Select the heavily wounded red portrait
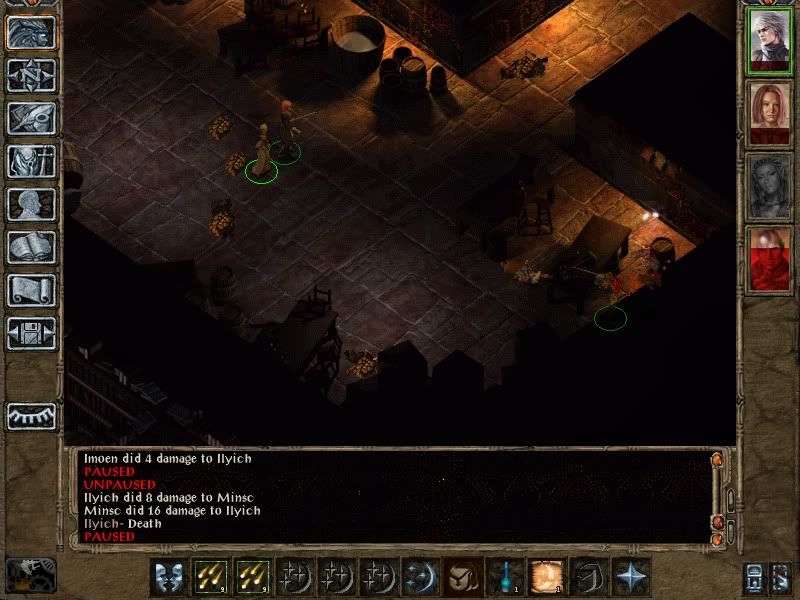The height and width of the screenshot is (600, 800). tap(767, 259)
